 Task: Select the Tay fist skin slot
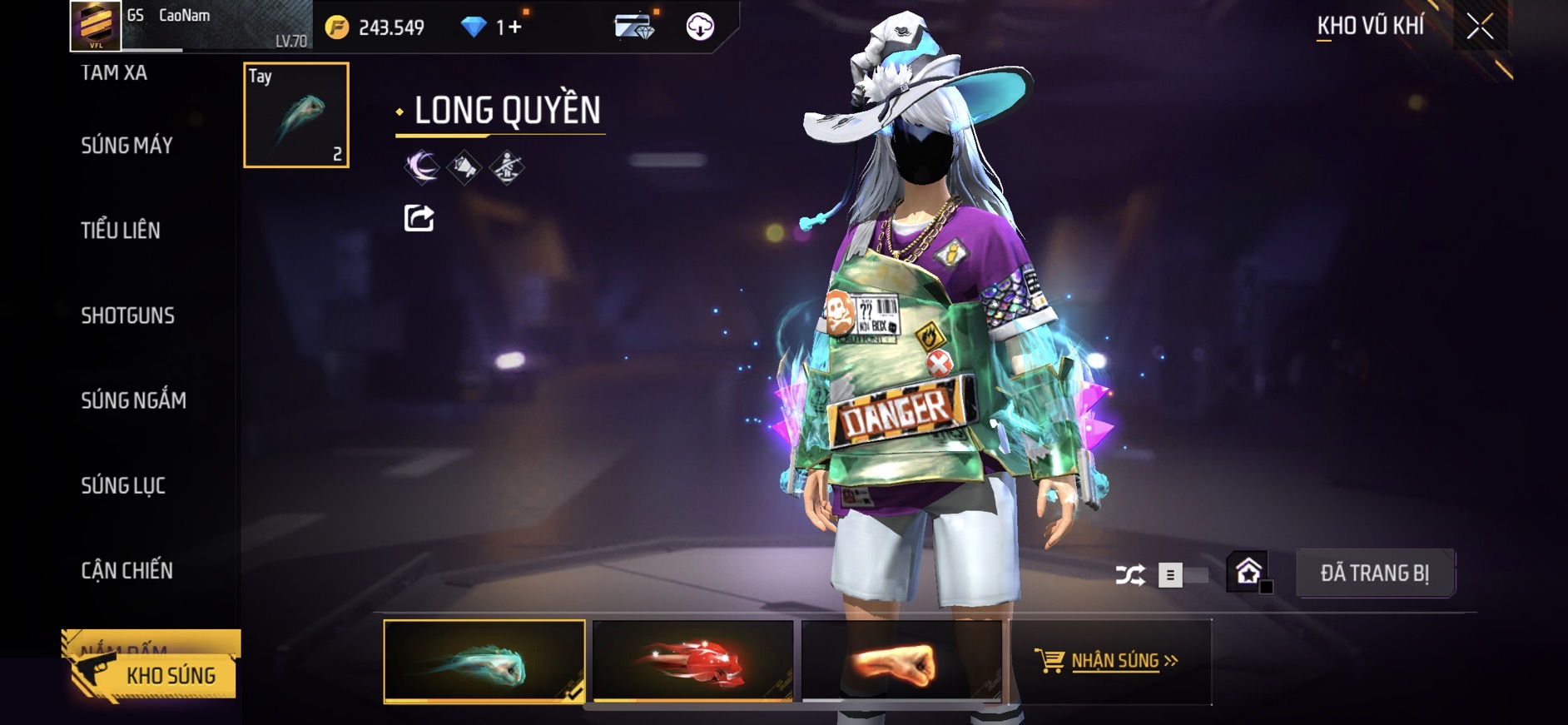pos(296,115)
